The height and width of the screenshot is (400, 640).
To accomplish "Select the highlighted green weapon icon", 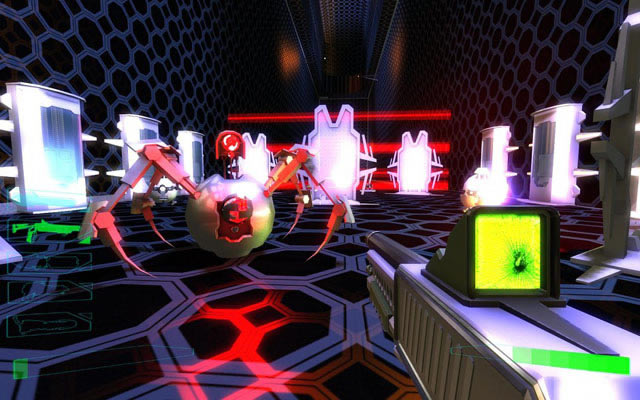I will coord(50,232).
